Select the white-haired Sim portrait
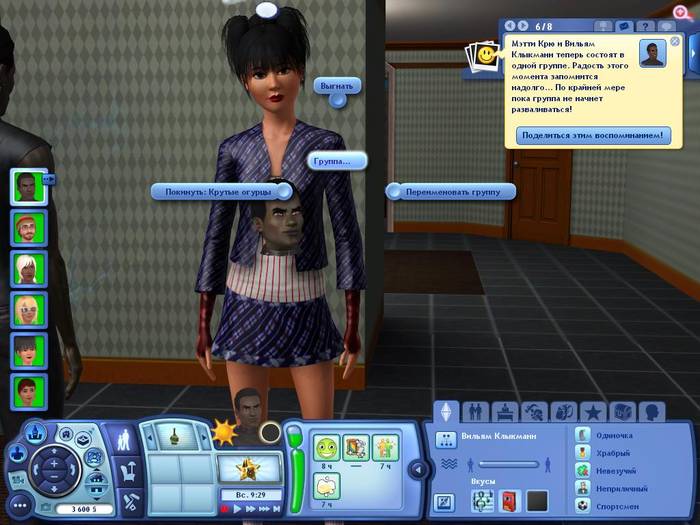This screenshot has height=525, width=700. pyautogui.click(x=28, y=268)
